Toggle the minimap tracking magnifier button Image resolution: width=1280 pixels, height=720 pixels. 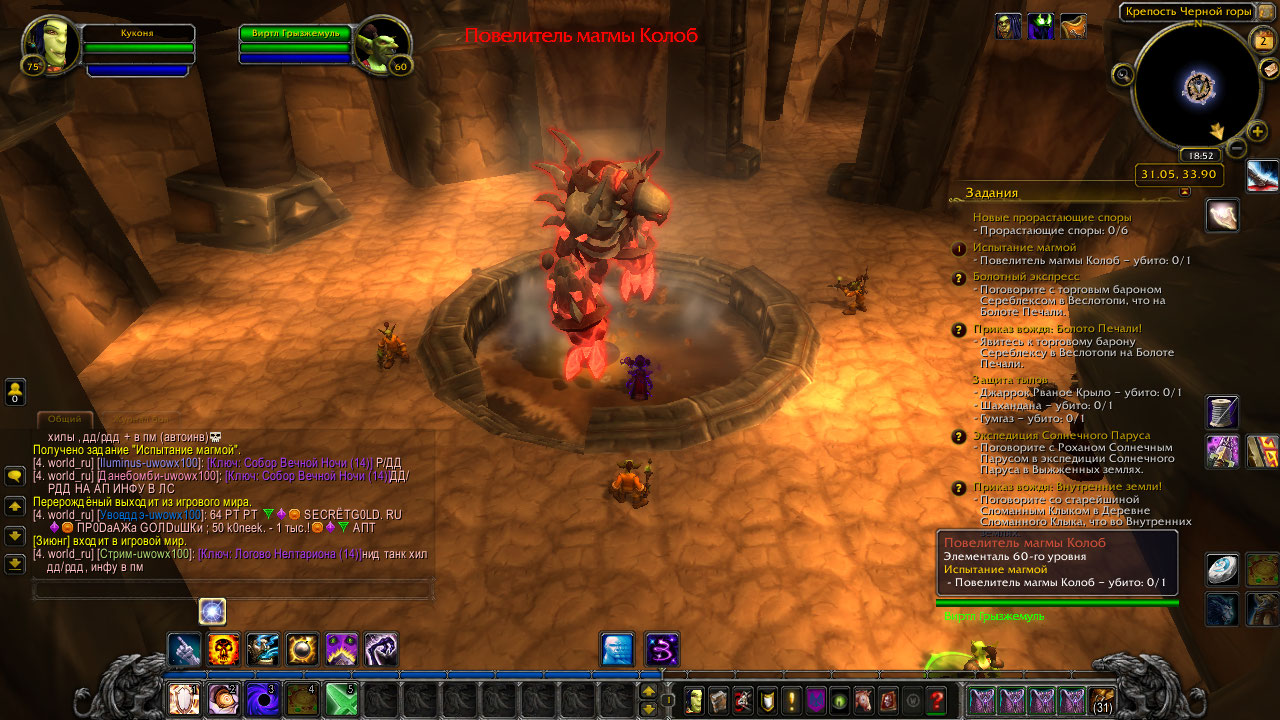point(1122,73)
